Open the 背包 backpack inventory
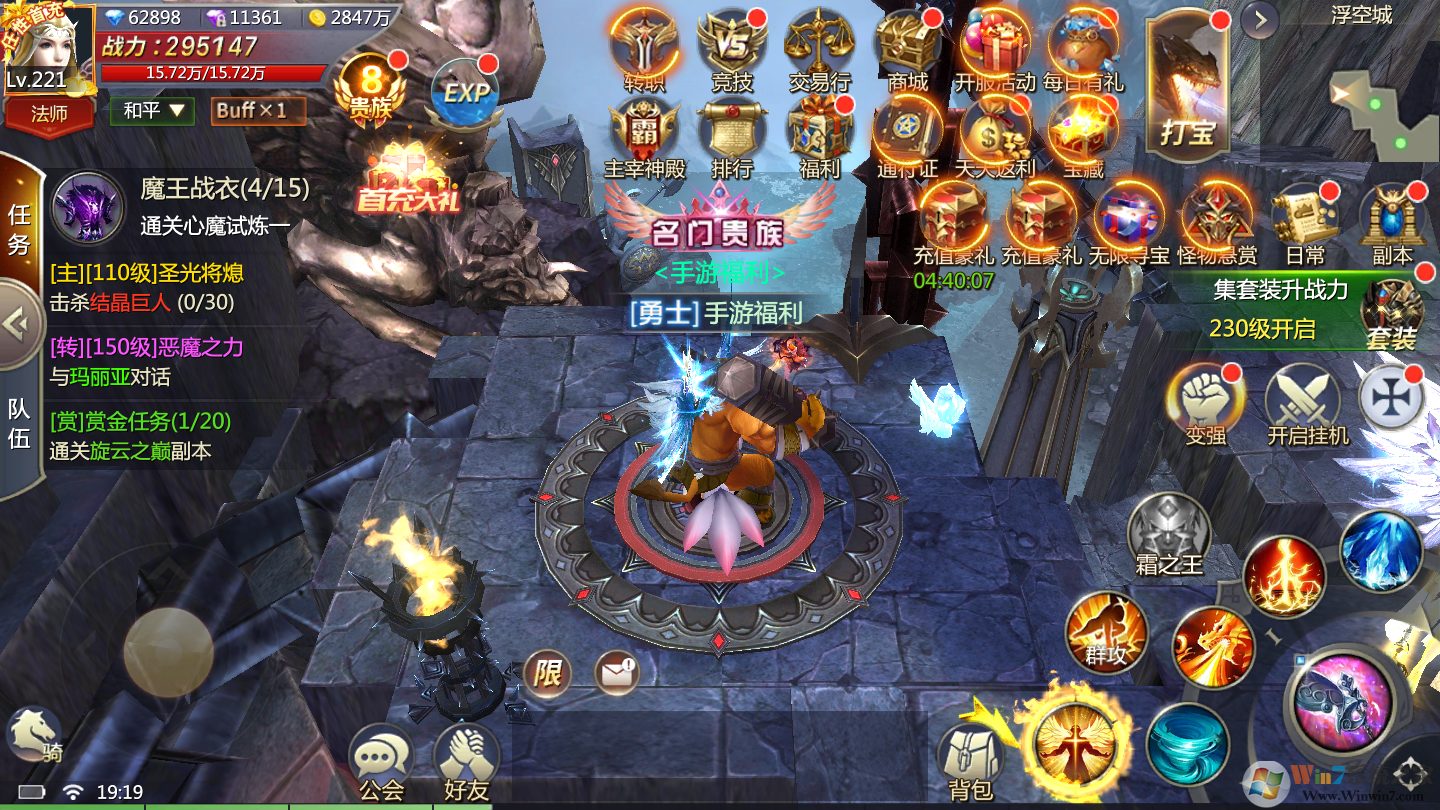Screen dimensions: 1440x810 pos(969,760)
